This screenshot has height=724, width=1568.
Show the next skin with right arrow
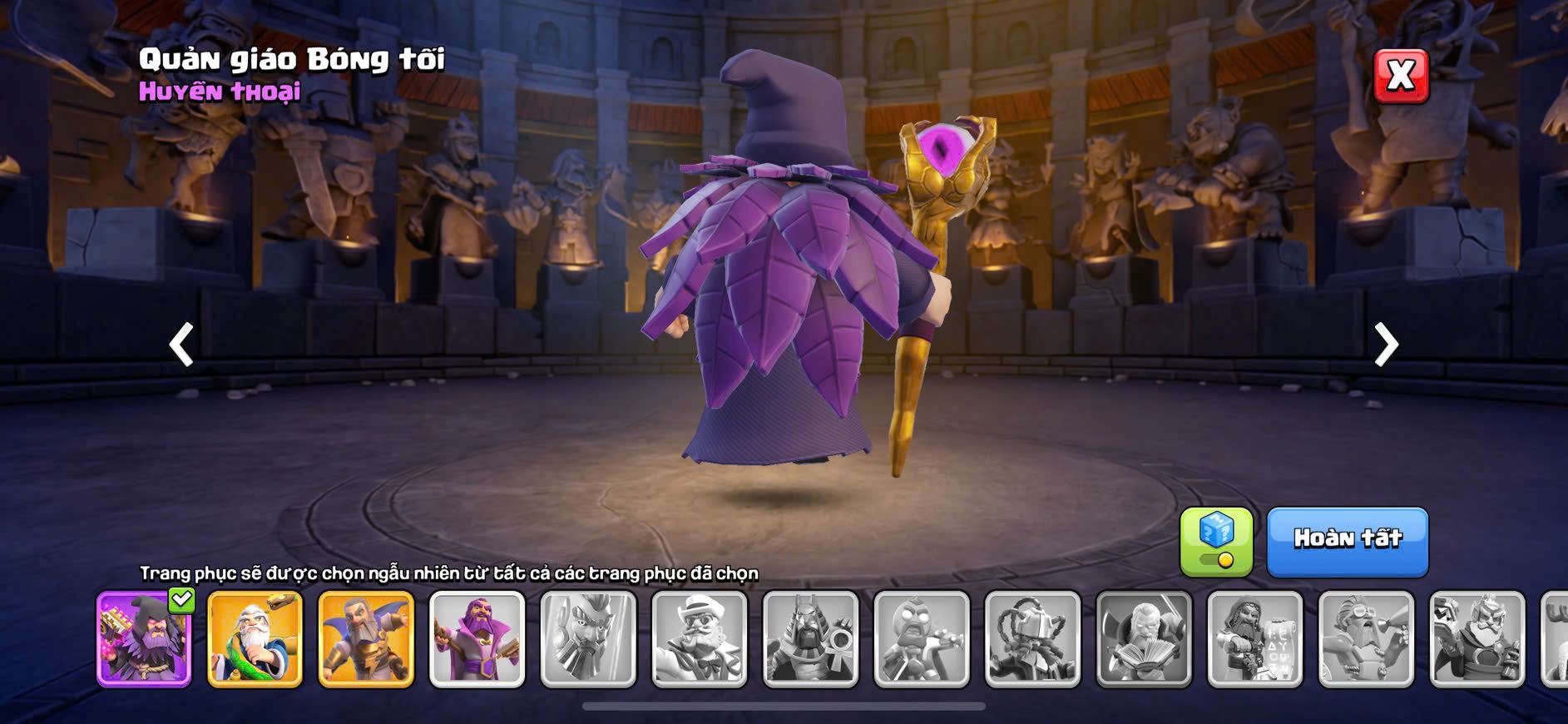pos(1386,345)
